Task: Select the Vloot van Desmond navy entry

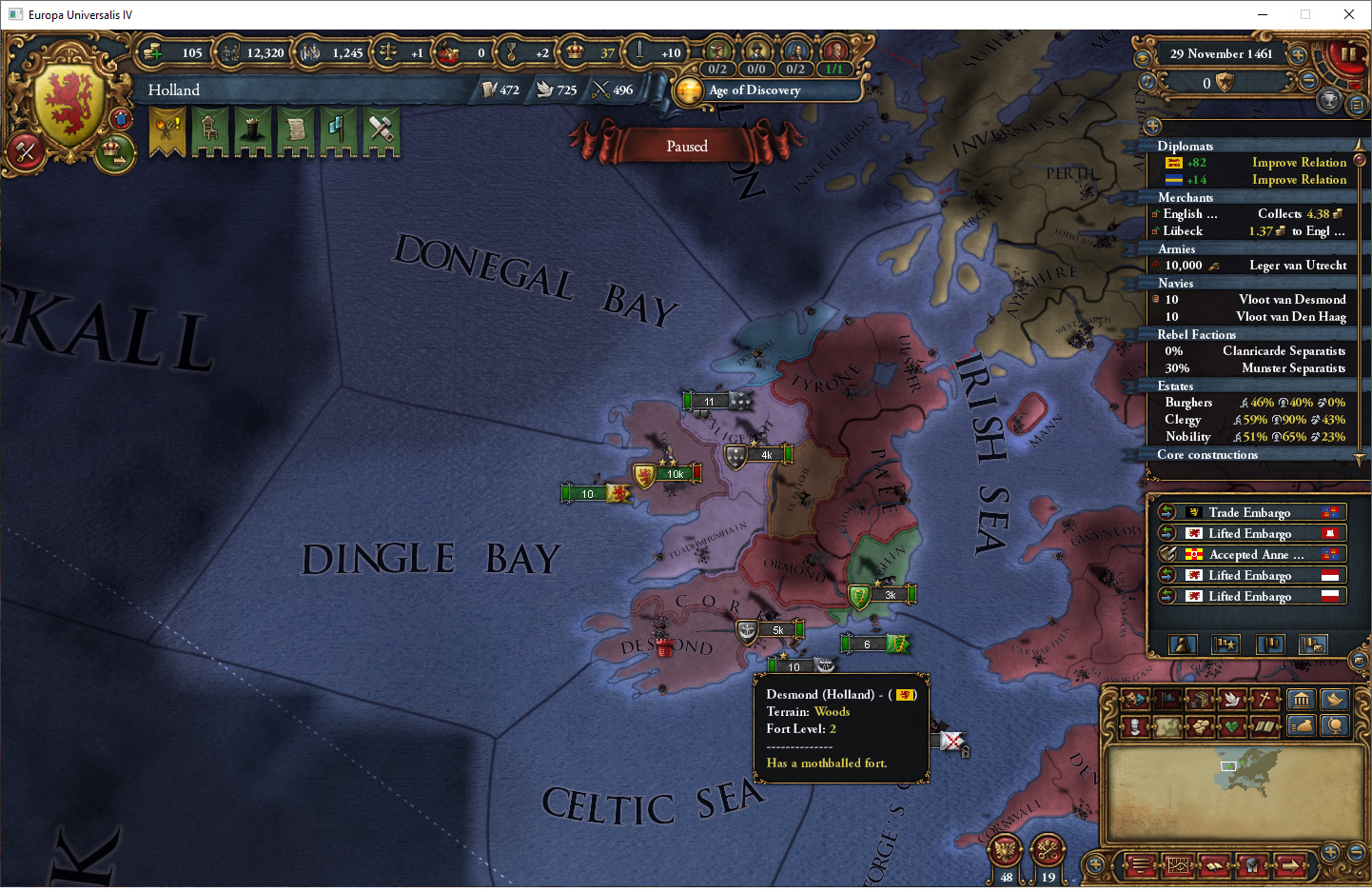Action: click(1254, 300)
